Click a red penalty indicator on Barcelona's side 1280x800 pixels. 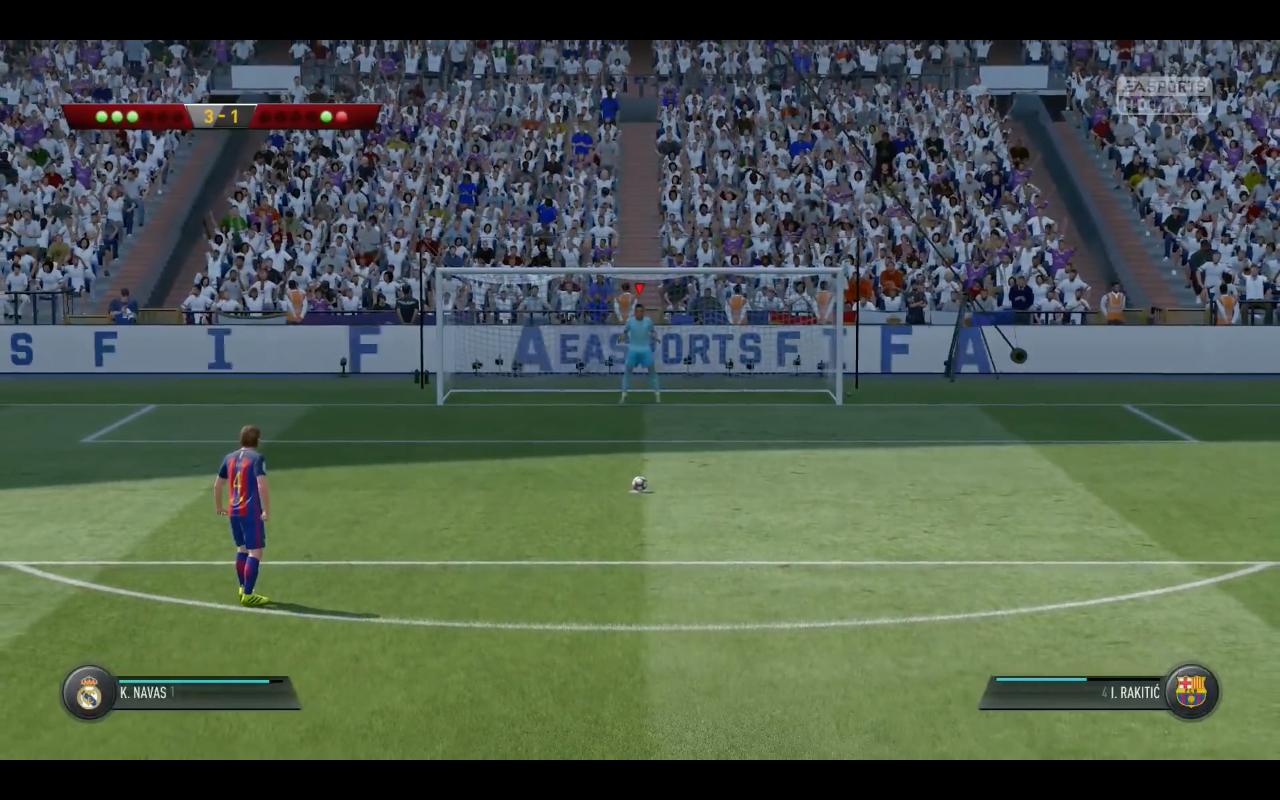point(341,117)
